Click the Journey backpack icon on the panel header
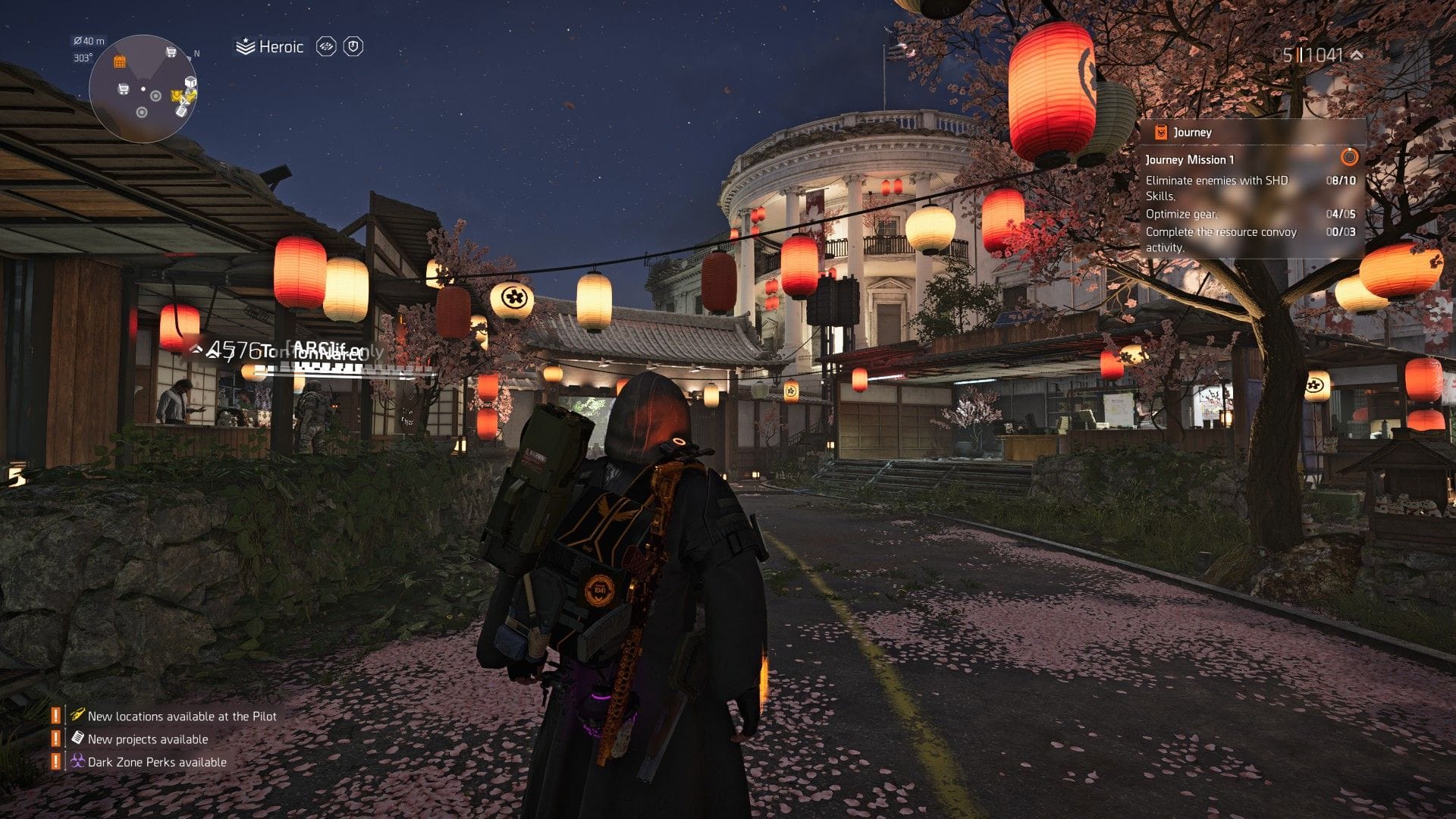The height and width of the screenshot is (819, 1456). 1160,131
